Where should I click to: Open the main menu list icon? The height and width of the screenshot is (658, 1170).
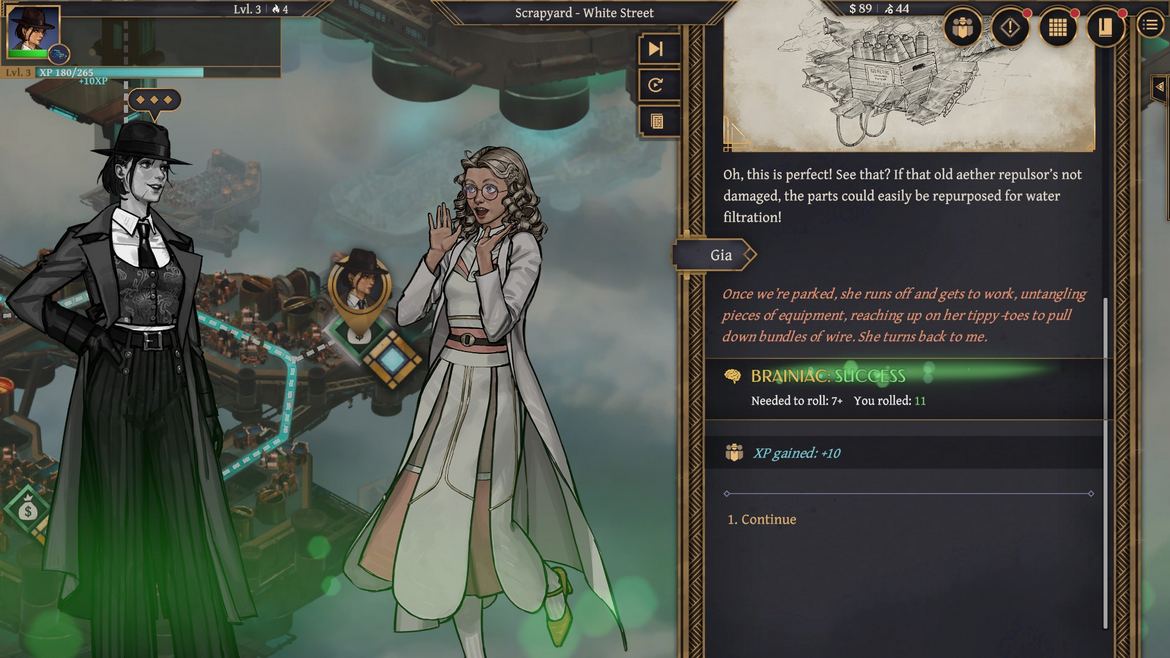pyautogui.click(x=1150, y=25)
